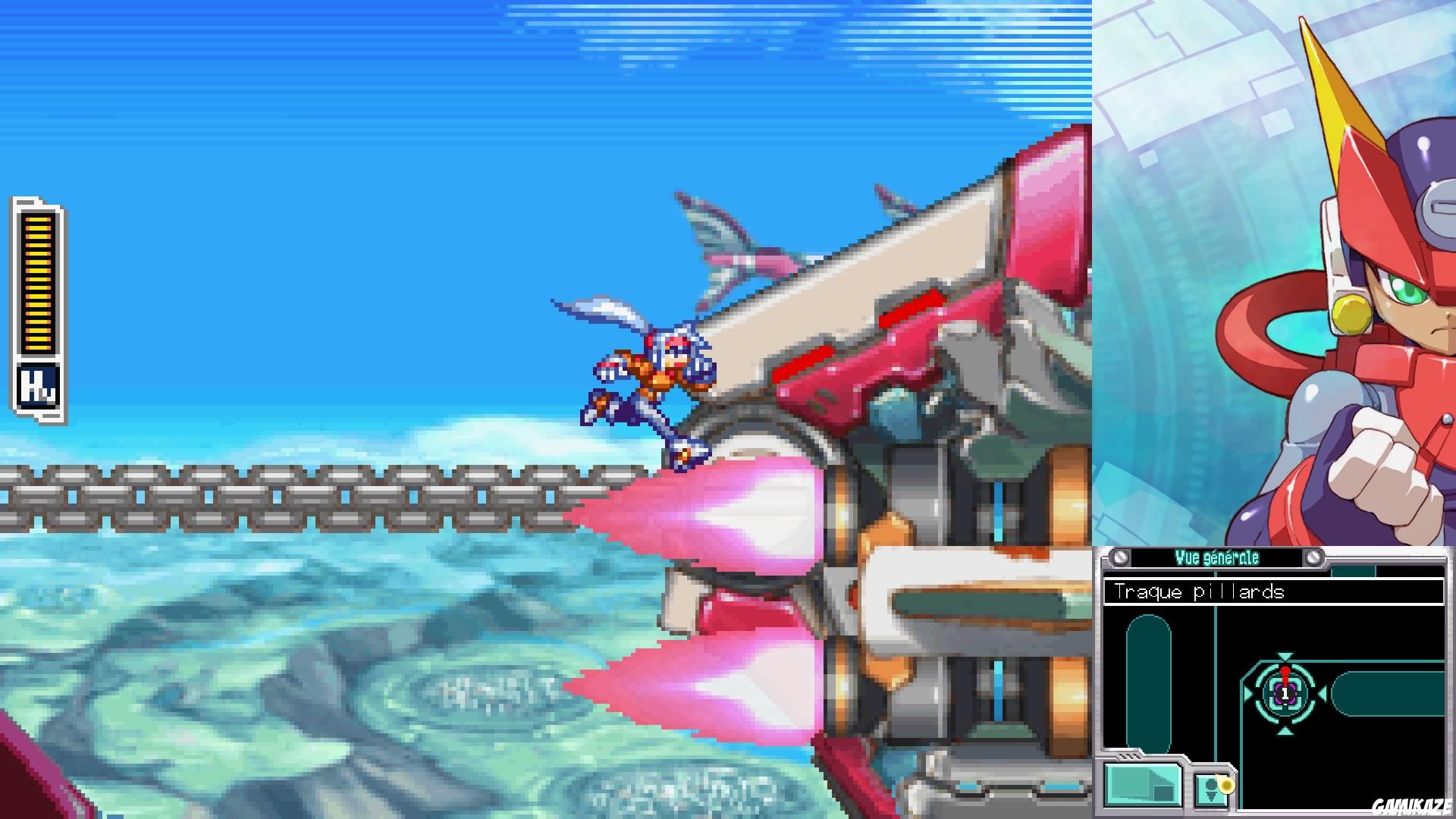Click the left screw on the Vue générale header

(1119, 557)
